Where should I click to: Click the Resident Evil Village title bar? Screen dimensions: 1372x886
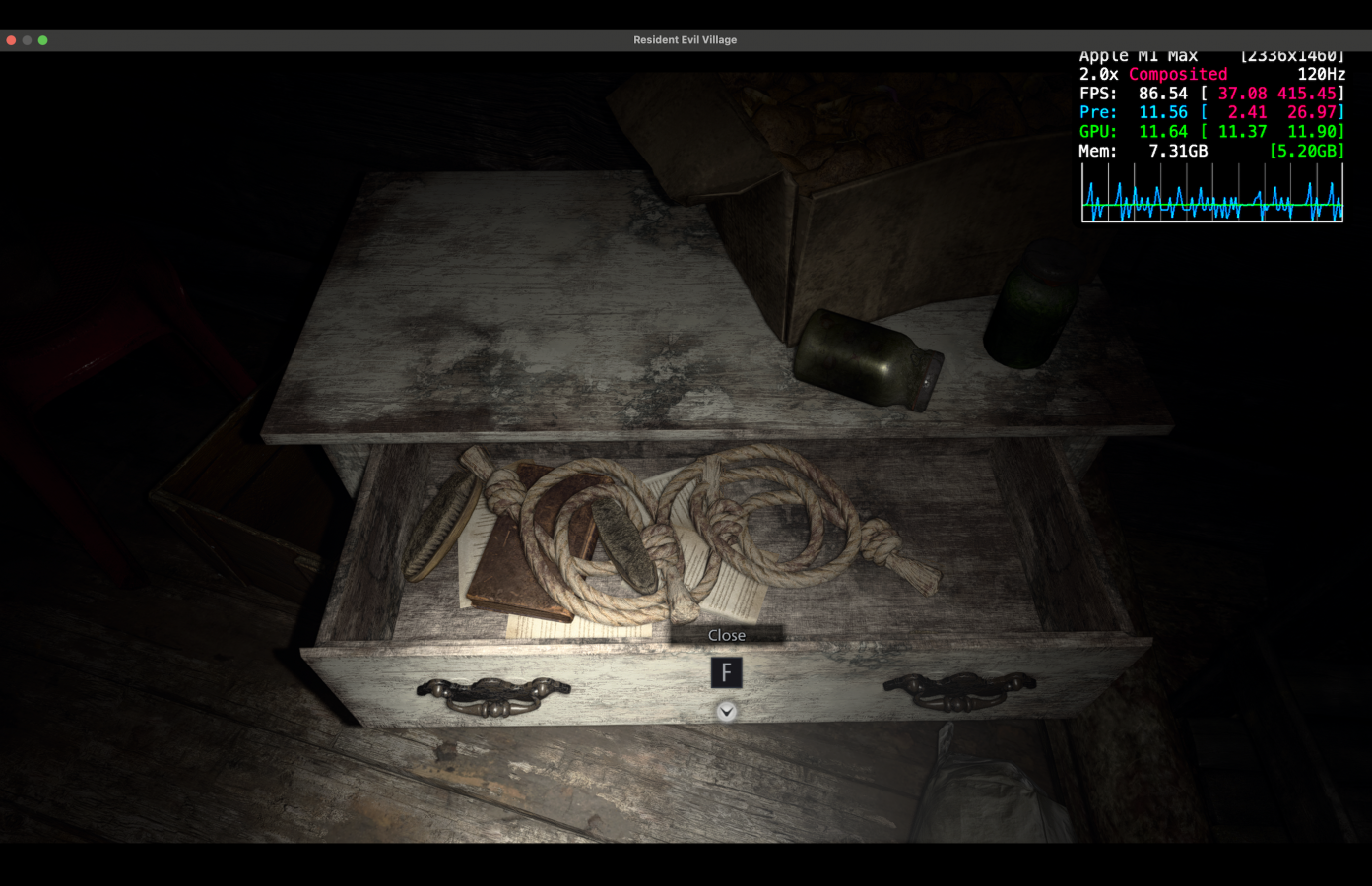(686, 40)
